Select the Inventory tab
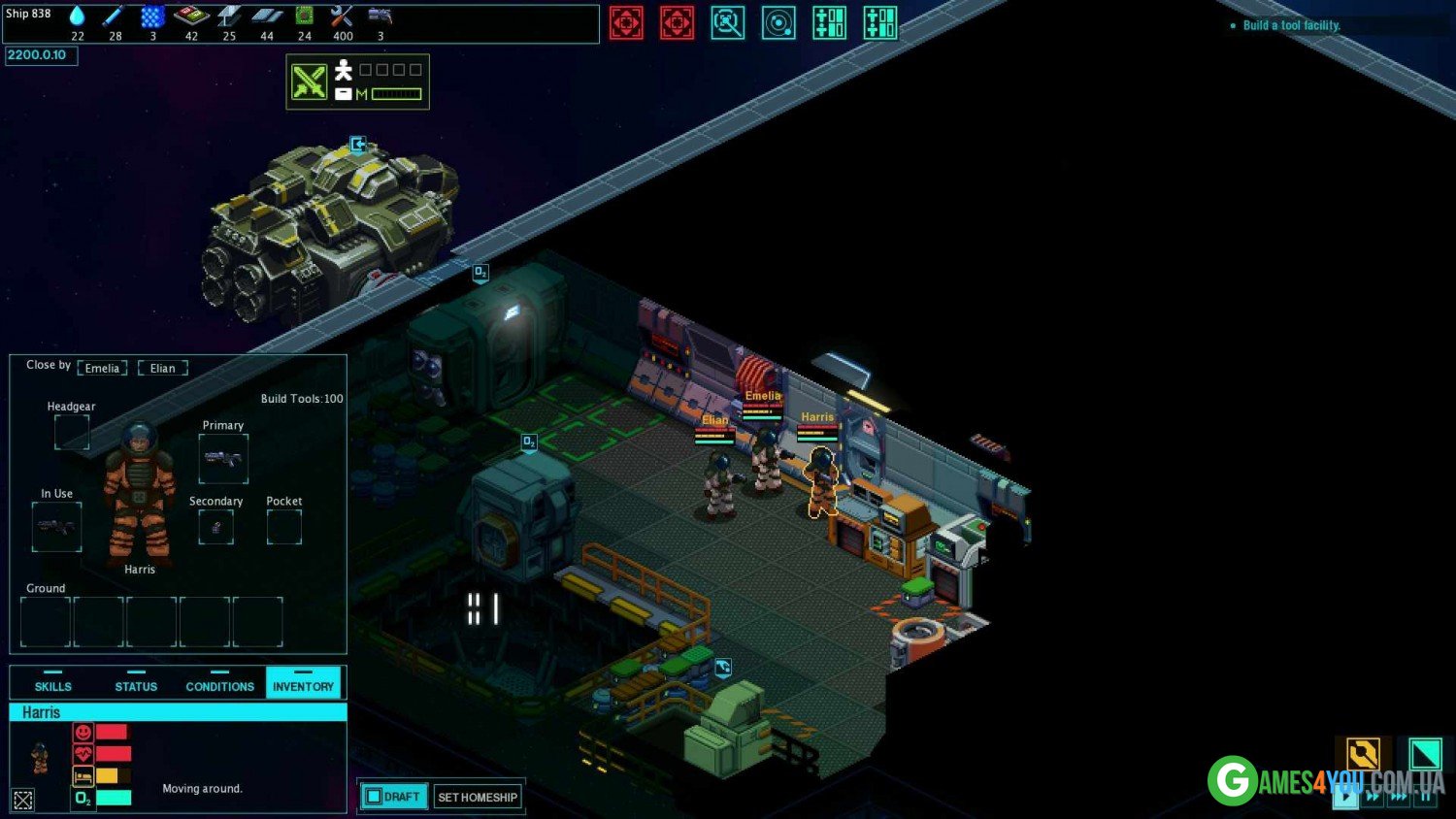 point(303,683)
